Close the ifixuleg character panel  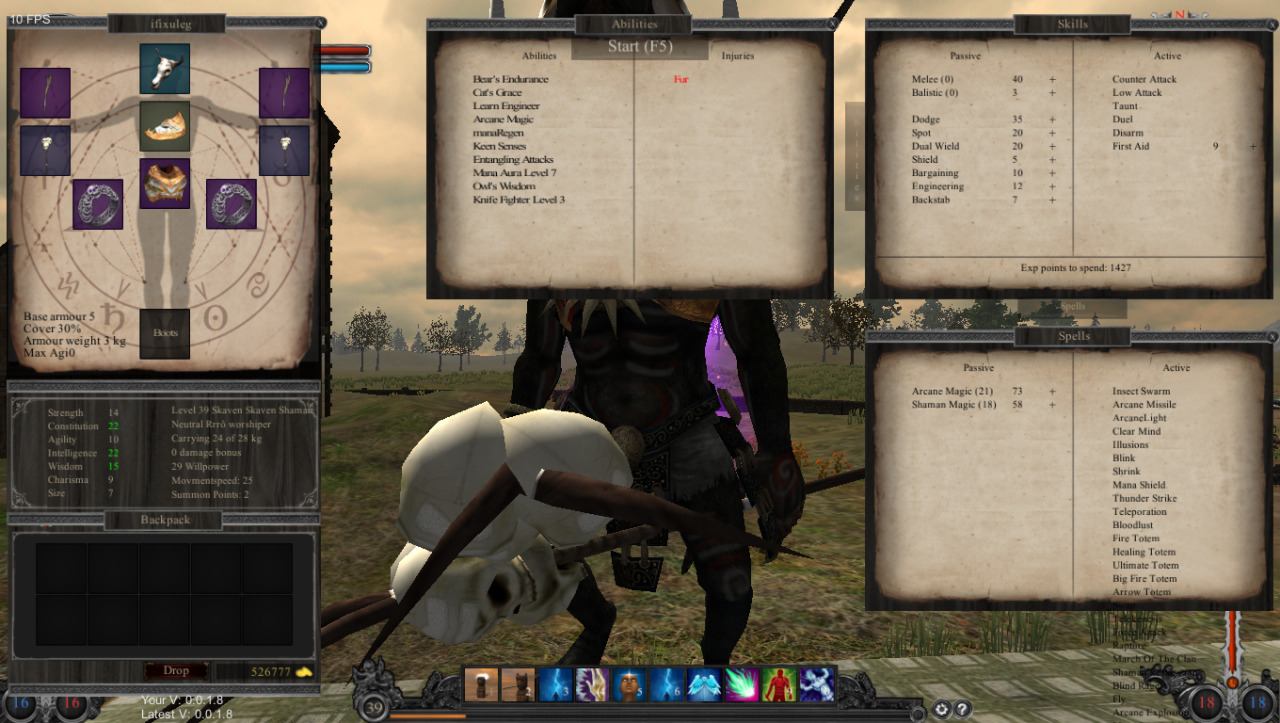pos(319,23)
